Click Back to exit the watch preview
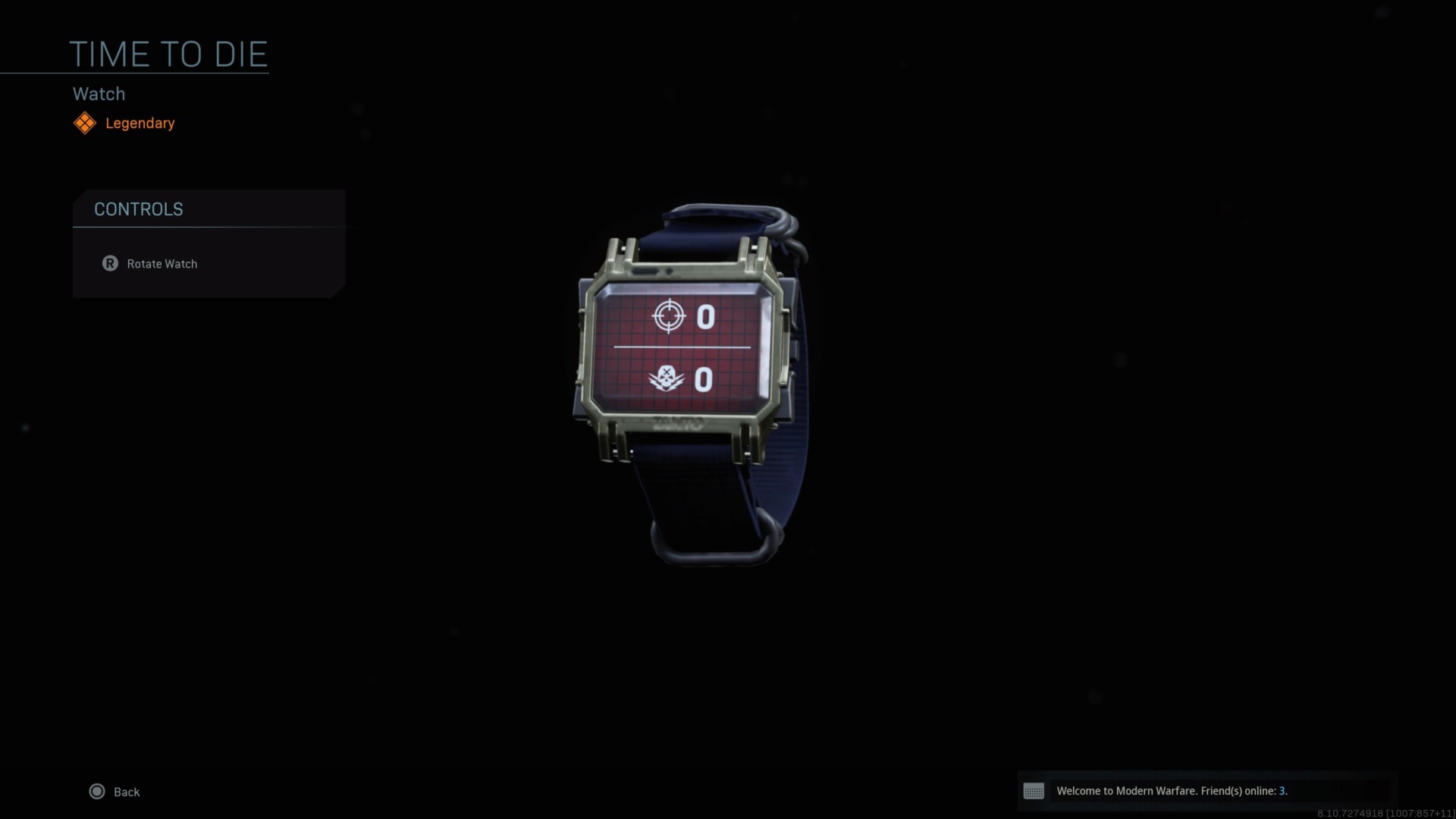The height and width of the screenshot is (819, 1456). coord(127,791)
